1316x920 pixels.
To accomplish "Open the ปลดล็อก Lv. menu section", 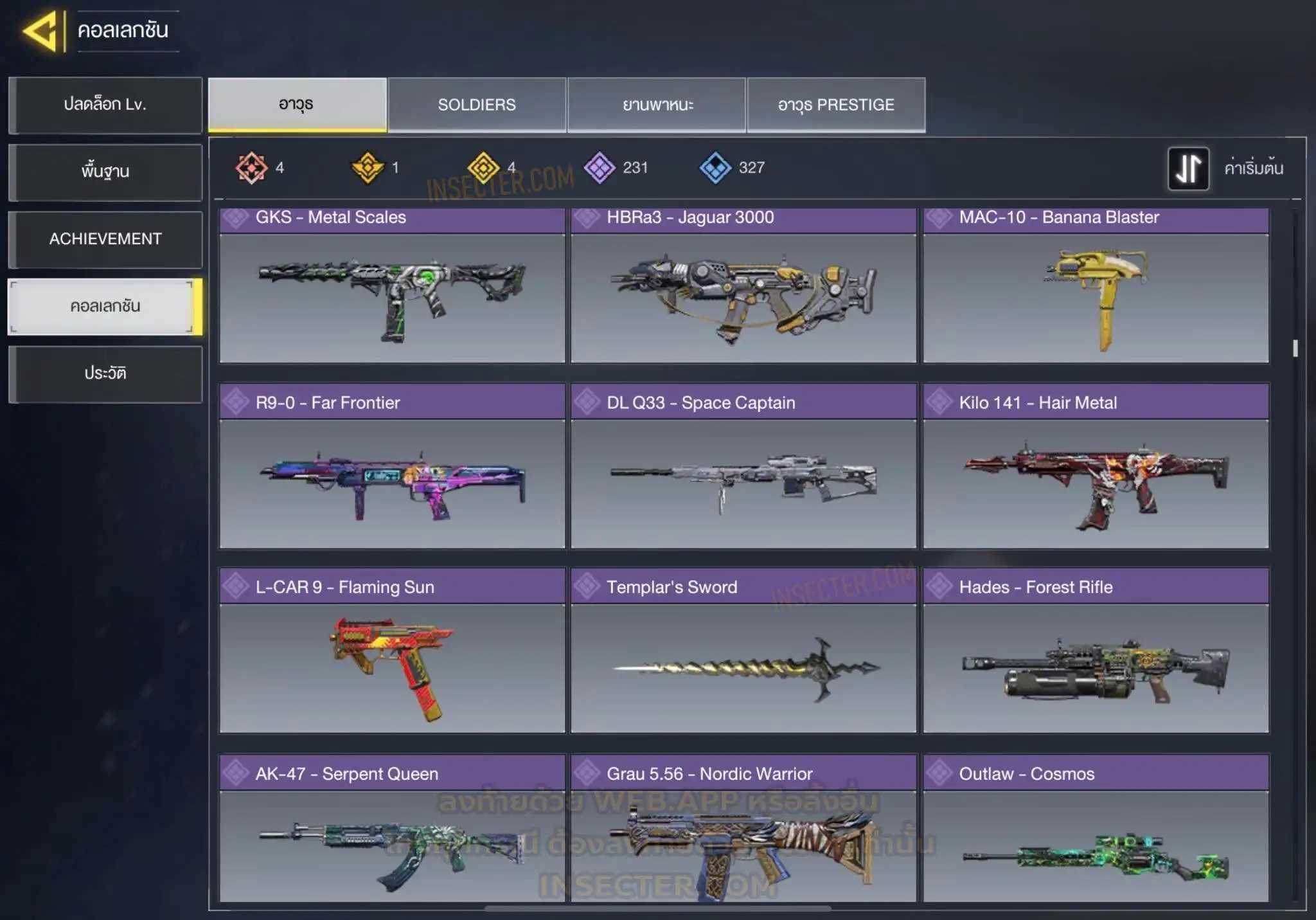I will pos(105,105).
